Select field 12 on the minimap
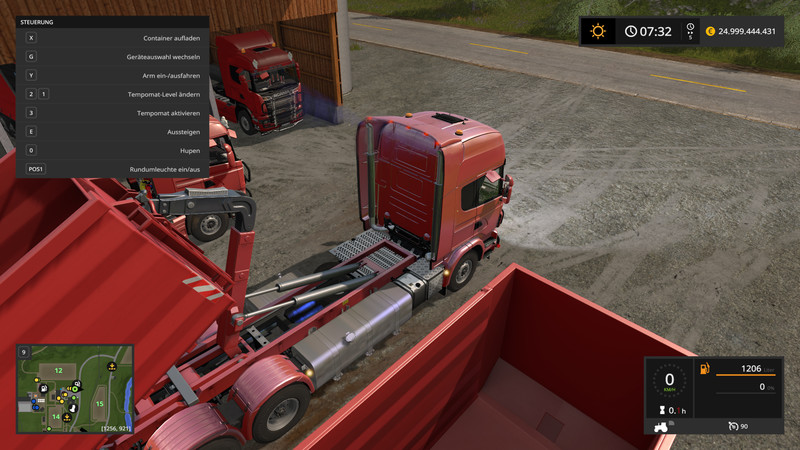800x450 pixels. (x=58, y=371)
